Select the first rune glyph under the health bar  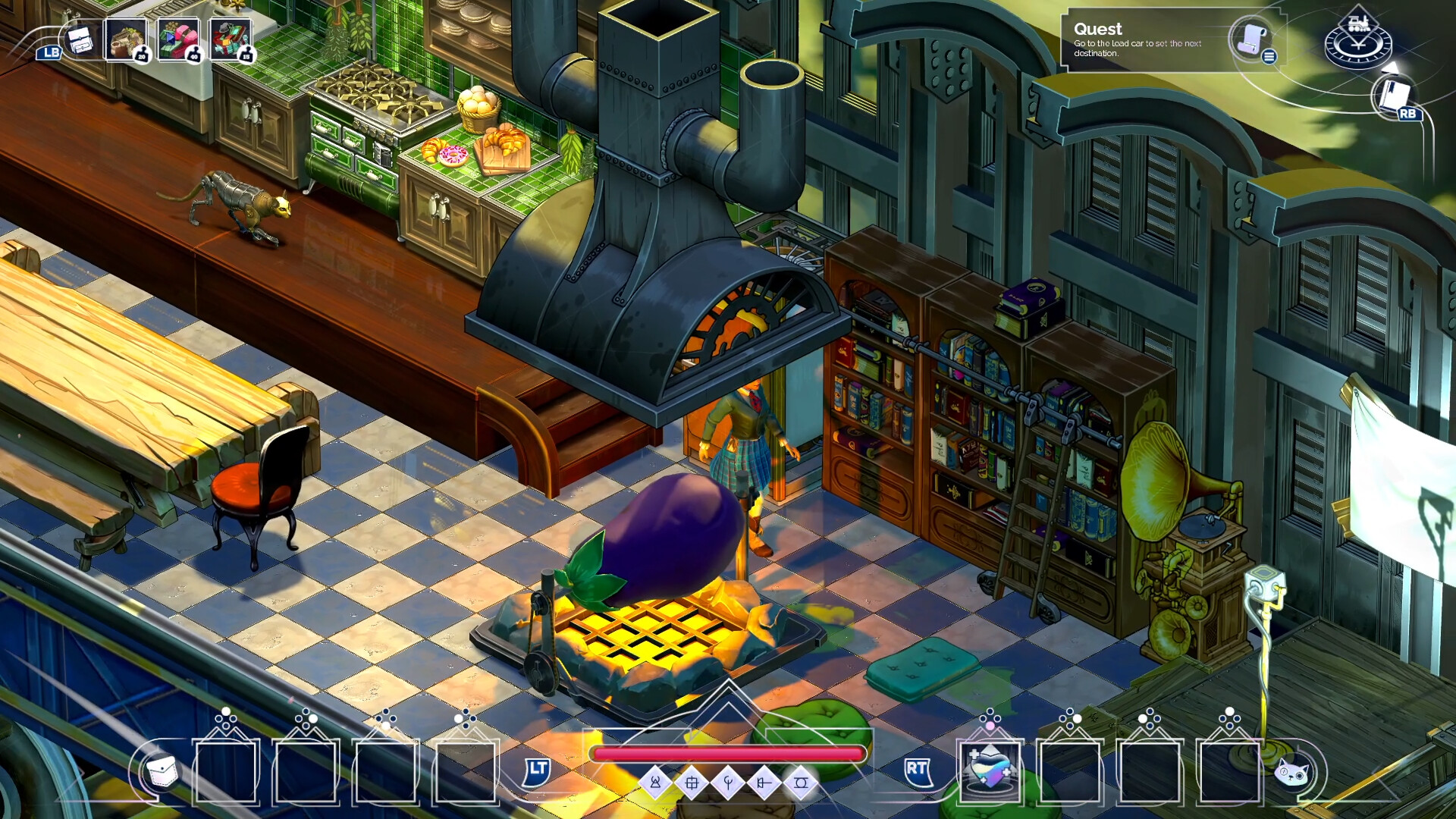656,783
